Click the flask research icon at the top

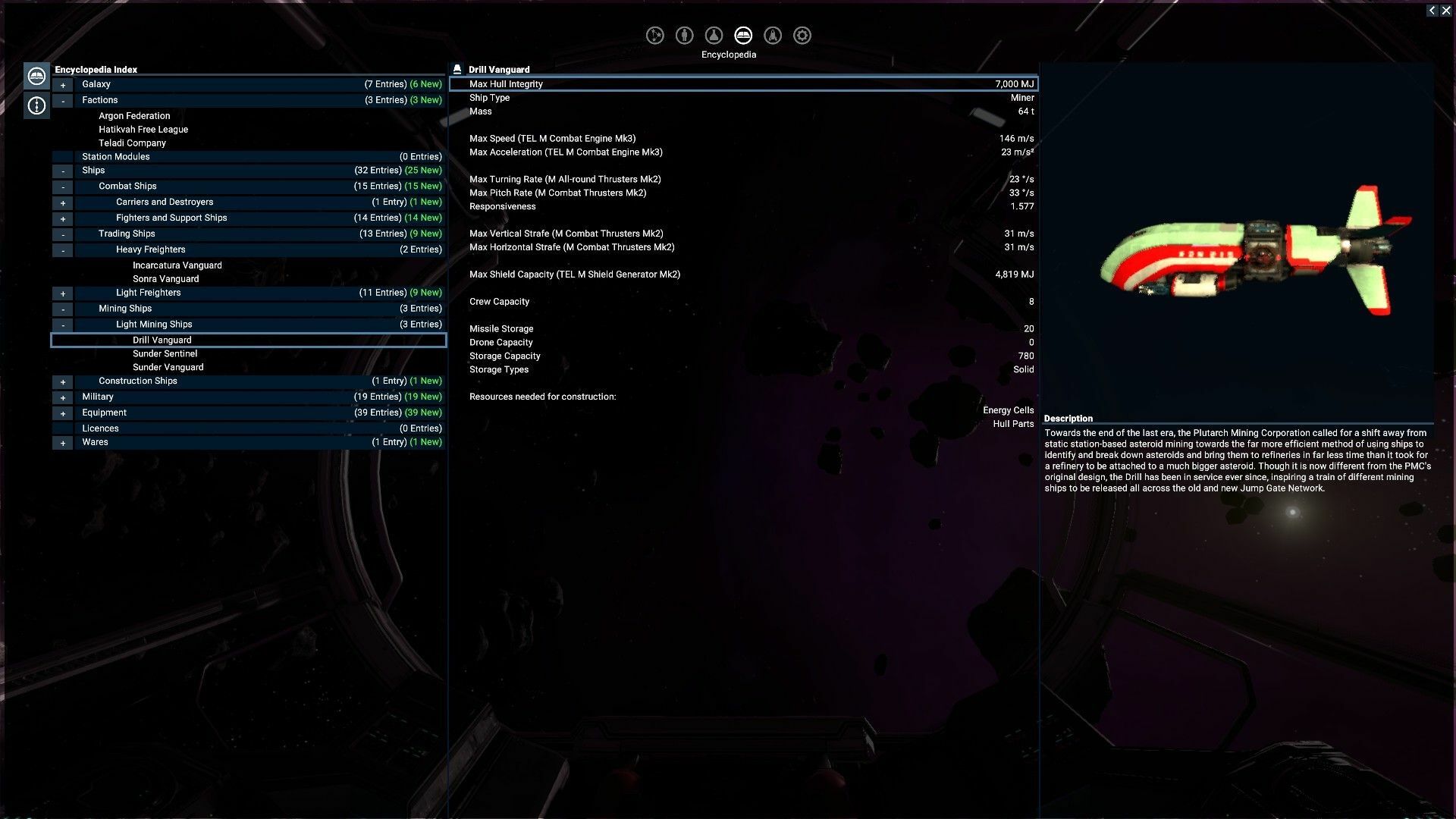pos(713,35)
